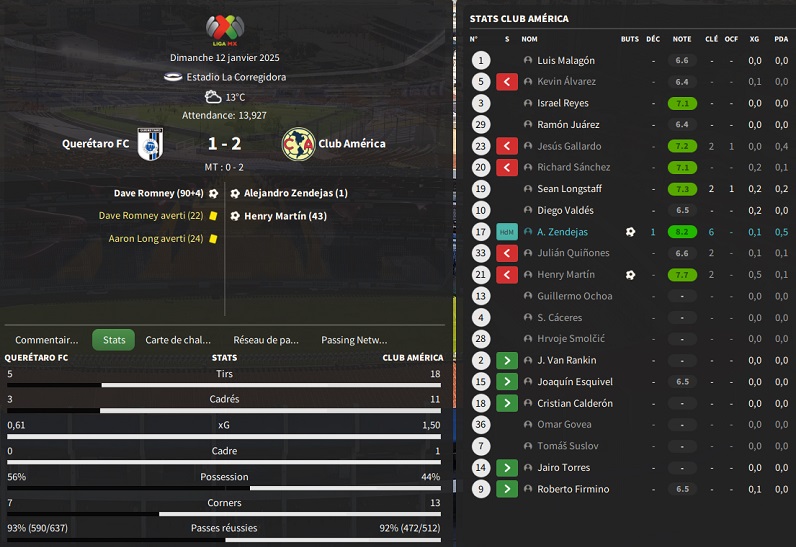Open Guillermo Ochoa's player entry
This screenshot has width=796, height=547.
pos(574,296)
